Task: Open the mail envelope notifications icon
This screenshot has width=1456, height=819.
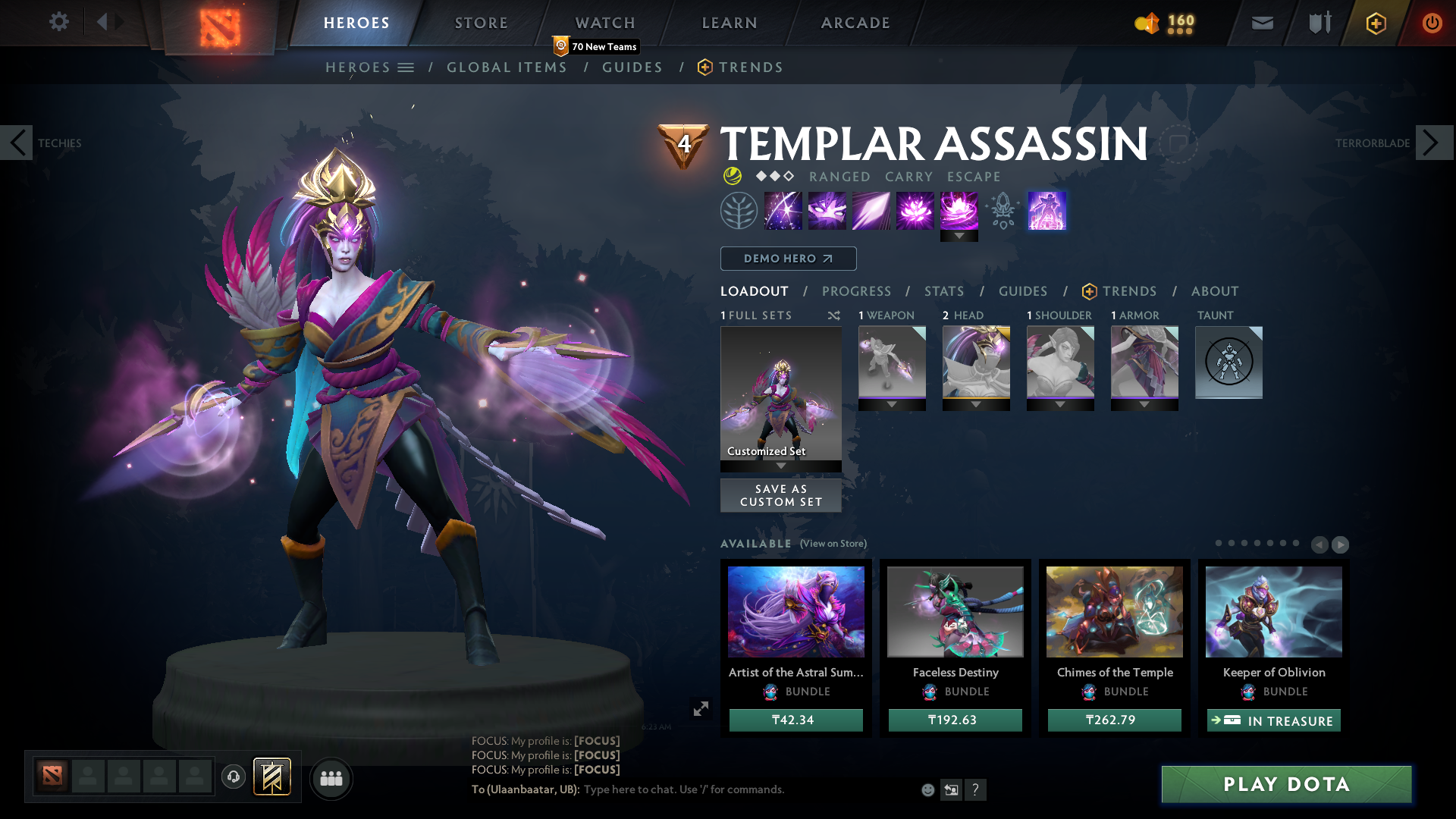Action: pos(1261,23)
